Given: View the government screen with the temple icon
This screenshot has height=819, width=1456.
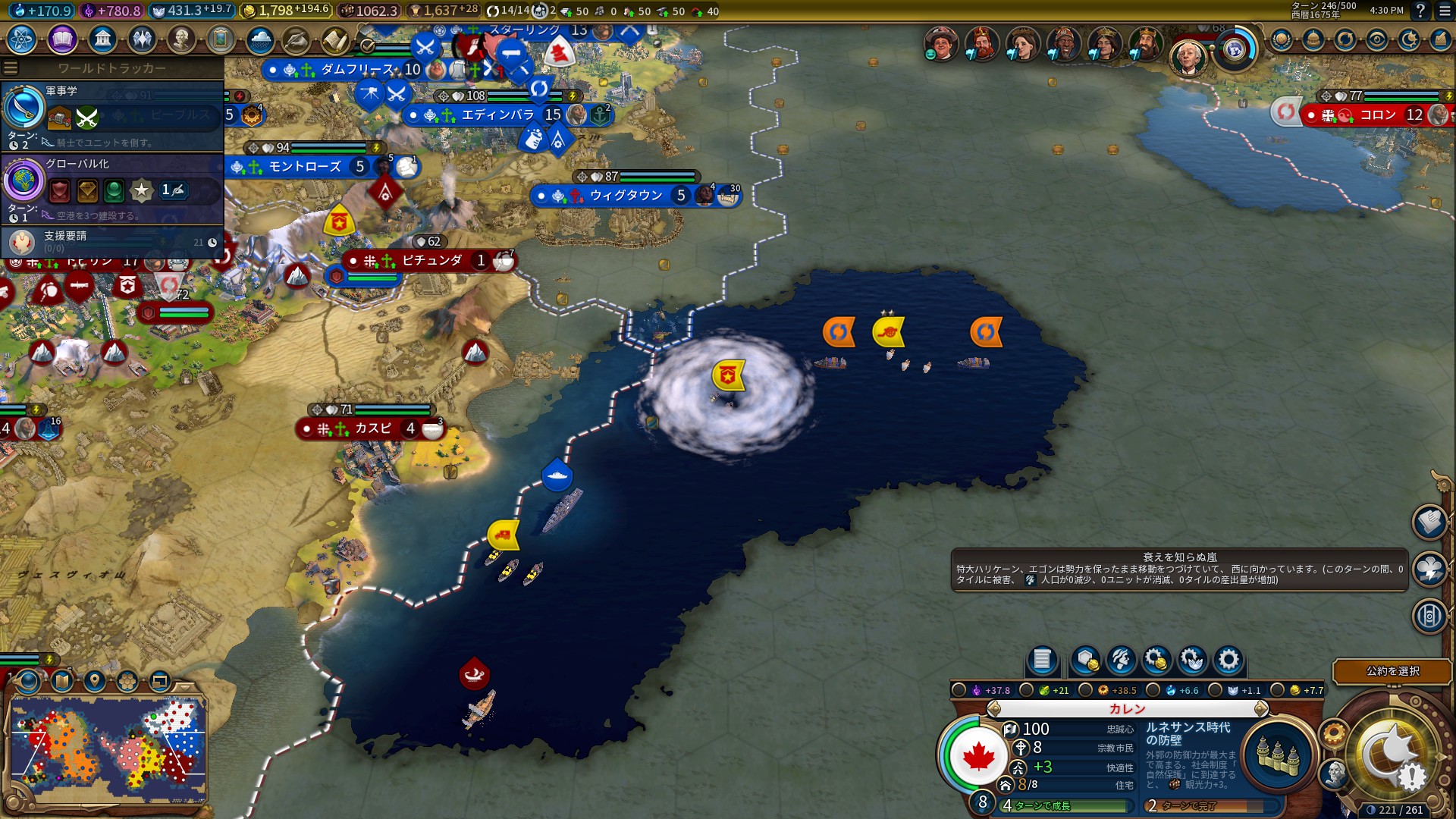Looking at the screenshot, I should [x=102, y=39].
